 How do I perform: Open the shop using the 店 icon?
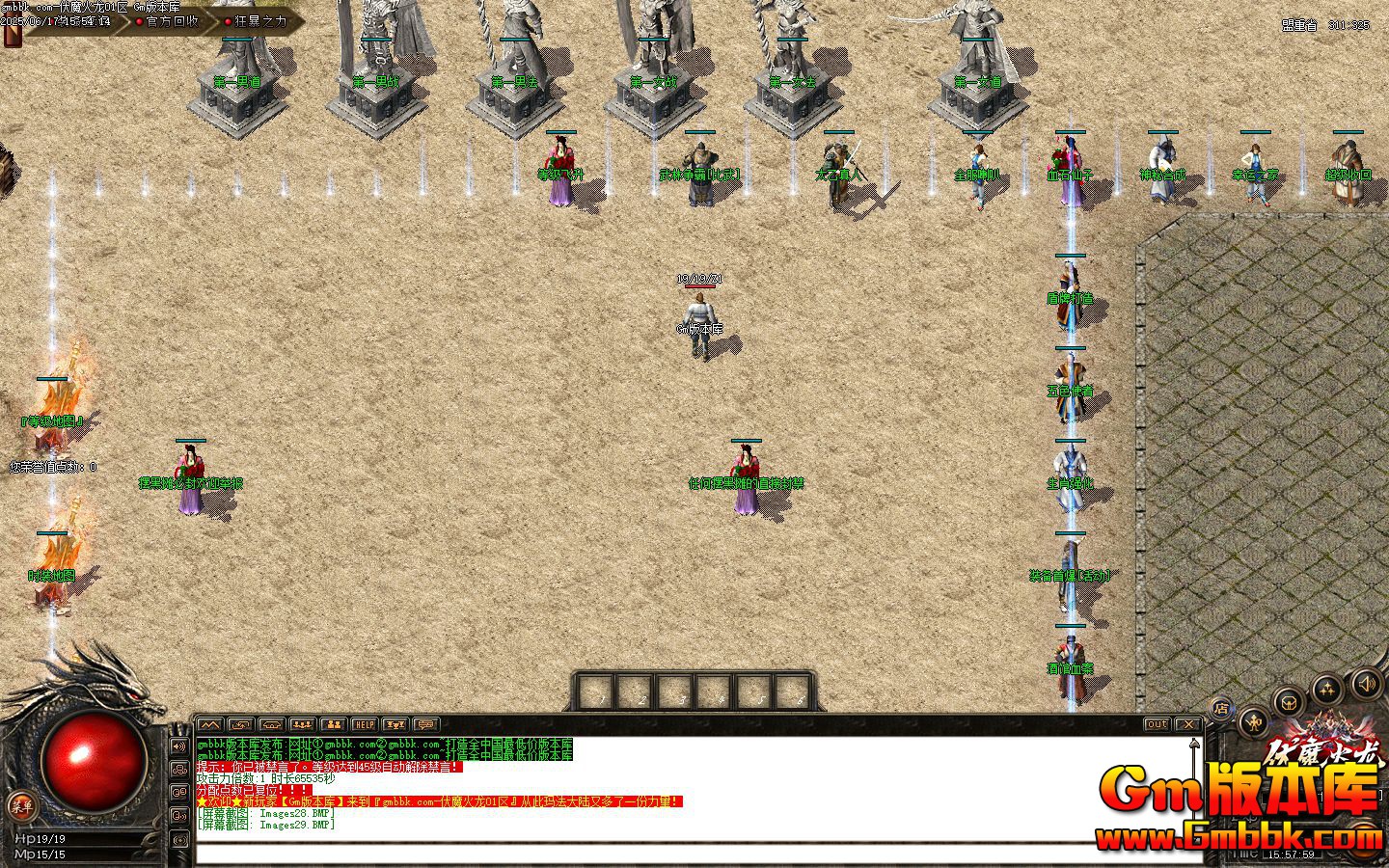pos(1221,707)
